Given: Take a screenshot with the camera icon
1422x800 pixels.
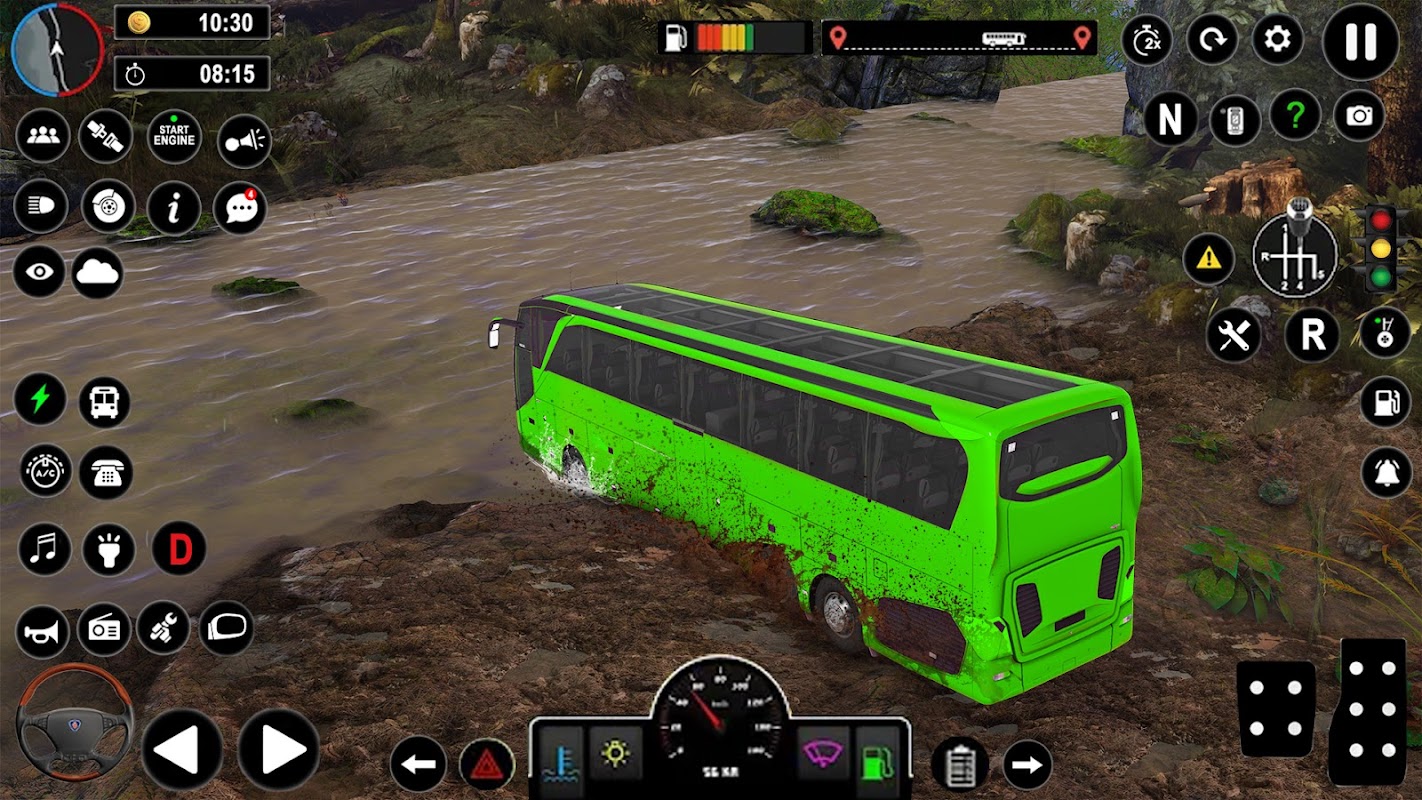Looking at the screenshot, I should 1358,117.
